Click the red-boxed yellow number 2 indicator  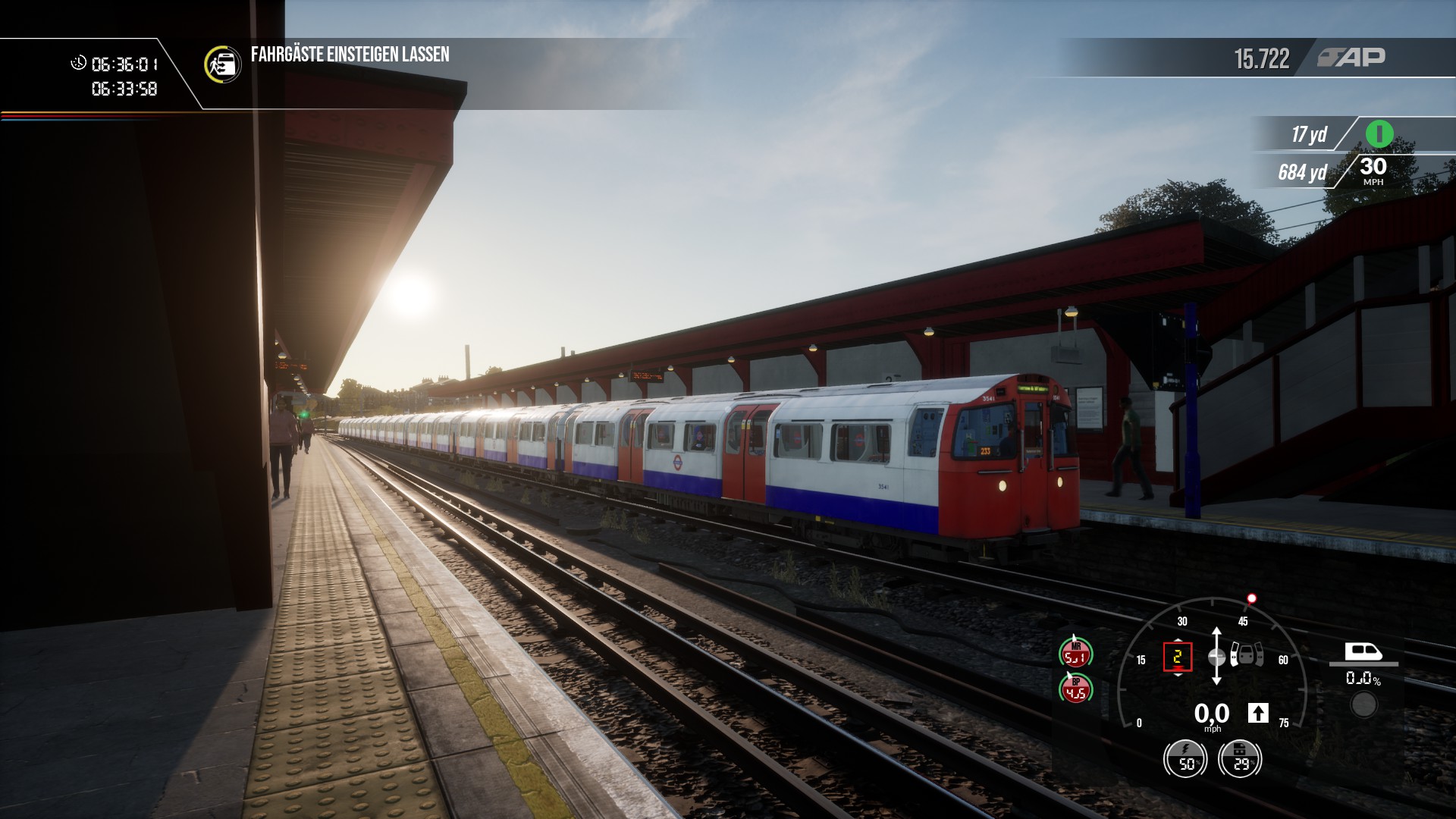pos(1177,657)
